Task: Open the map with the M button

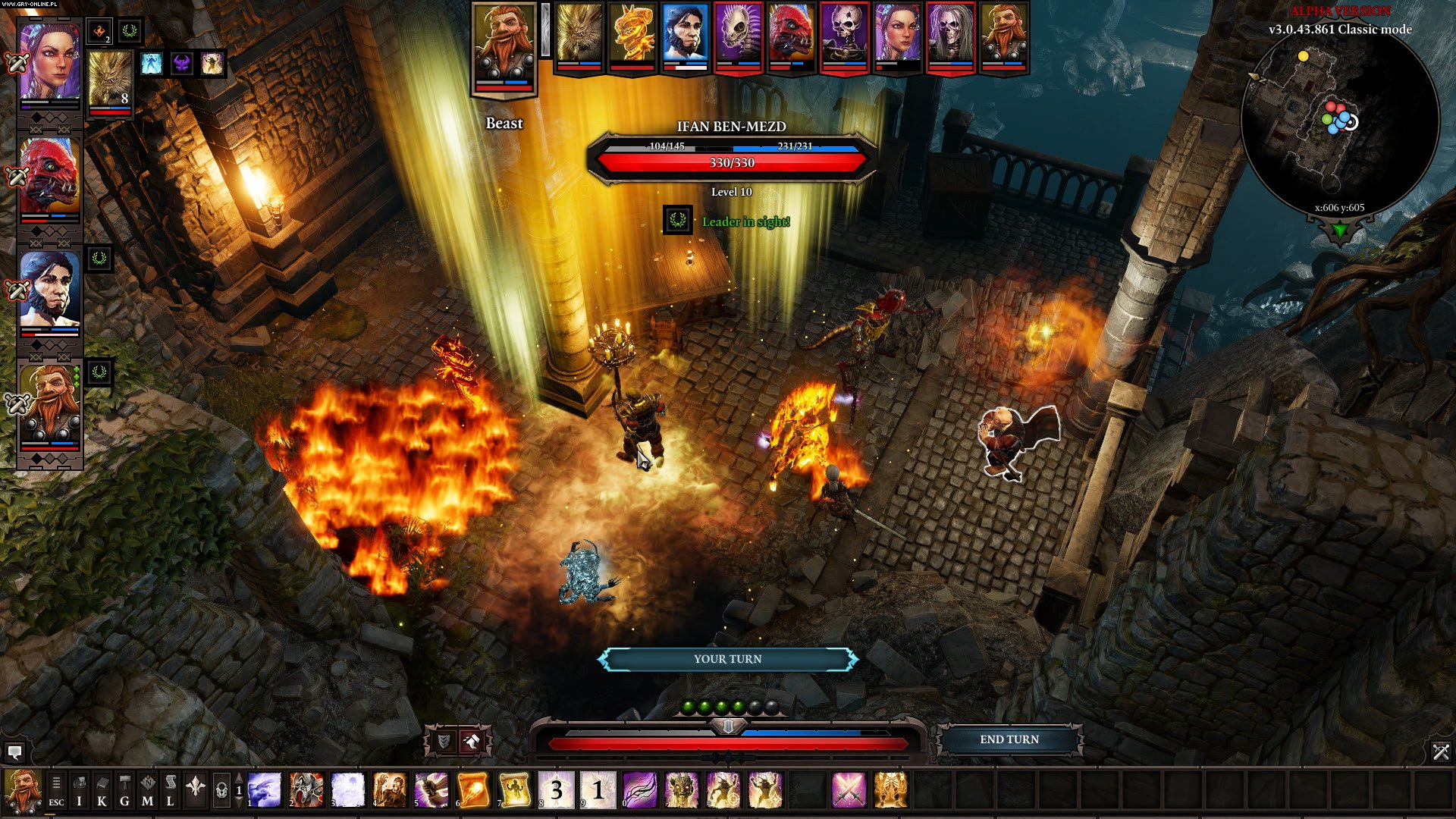Action: coord(147,791)
